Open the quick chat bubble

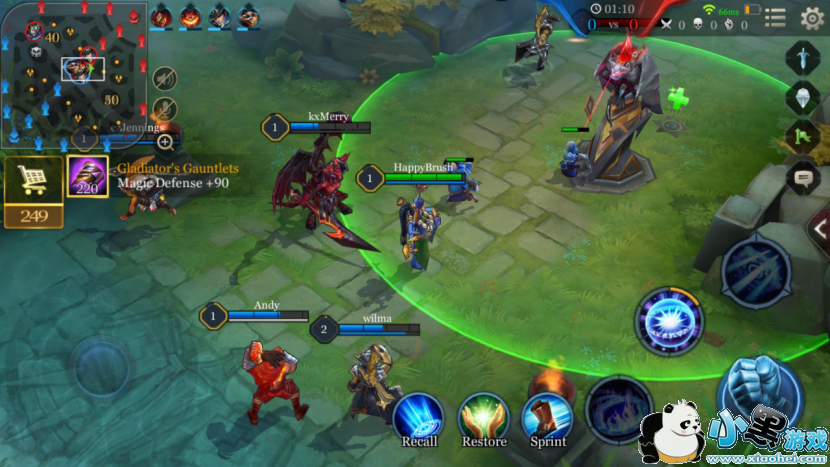coord(801,178)
